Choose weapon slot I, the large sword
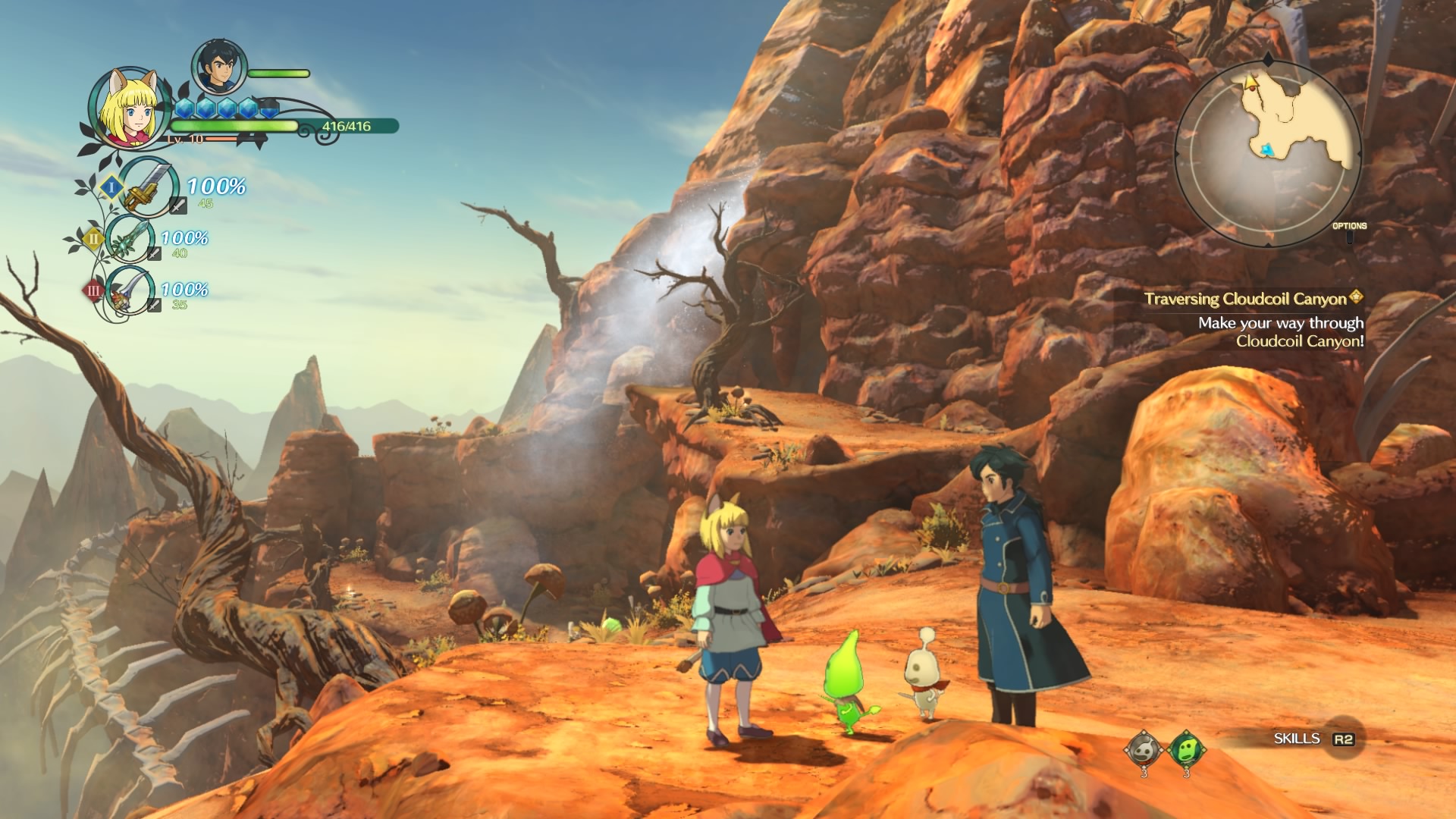The height and width of the screenshot is (819, 1456). (x=149, y=187)
